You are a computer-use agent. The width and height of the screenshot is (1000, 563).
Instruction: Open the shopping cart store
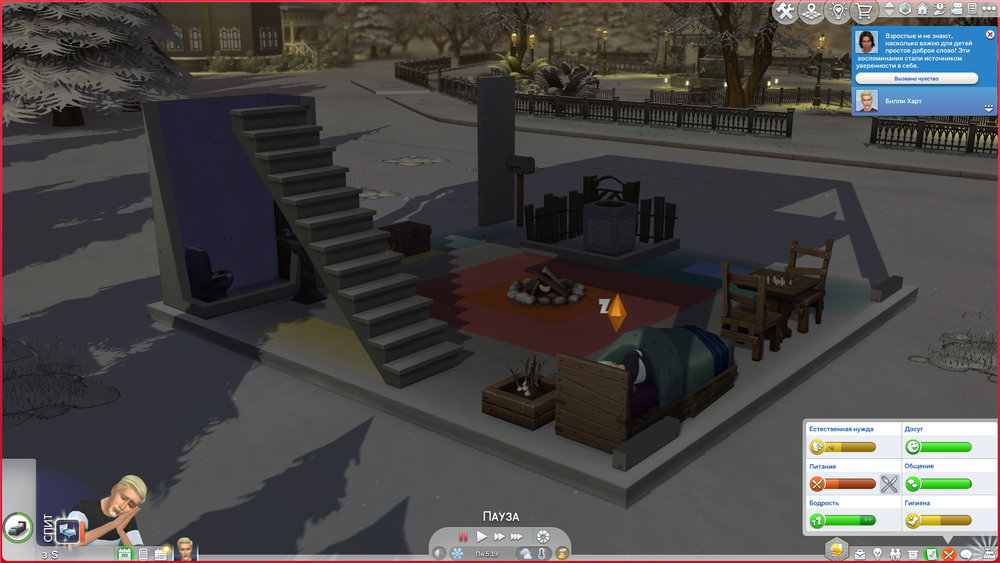click(864, 11)
